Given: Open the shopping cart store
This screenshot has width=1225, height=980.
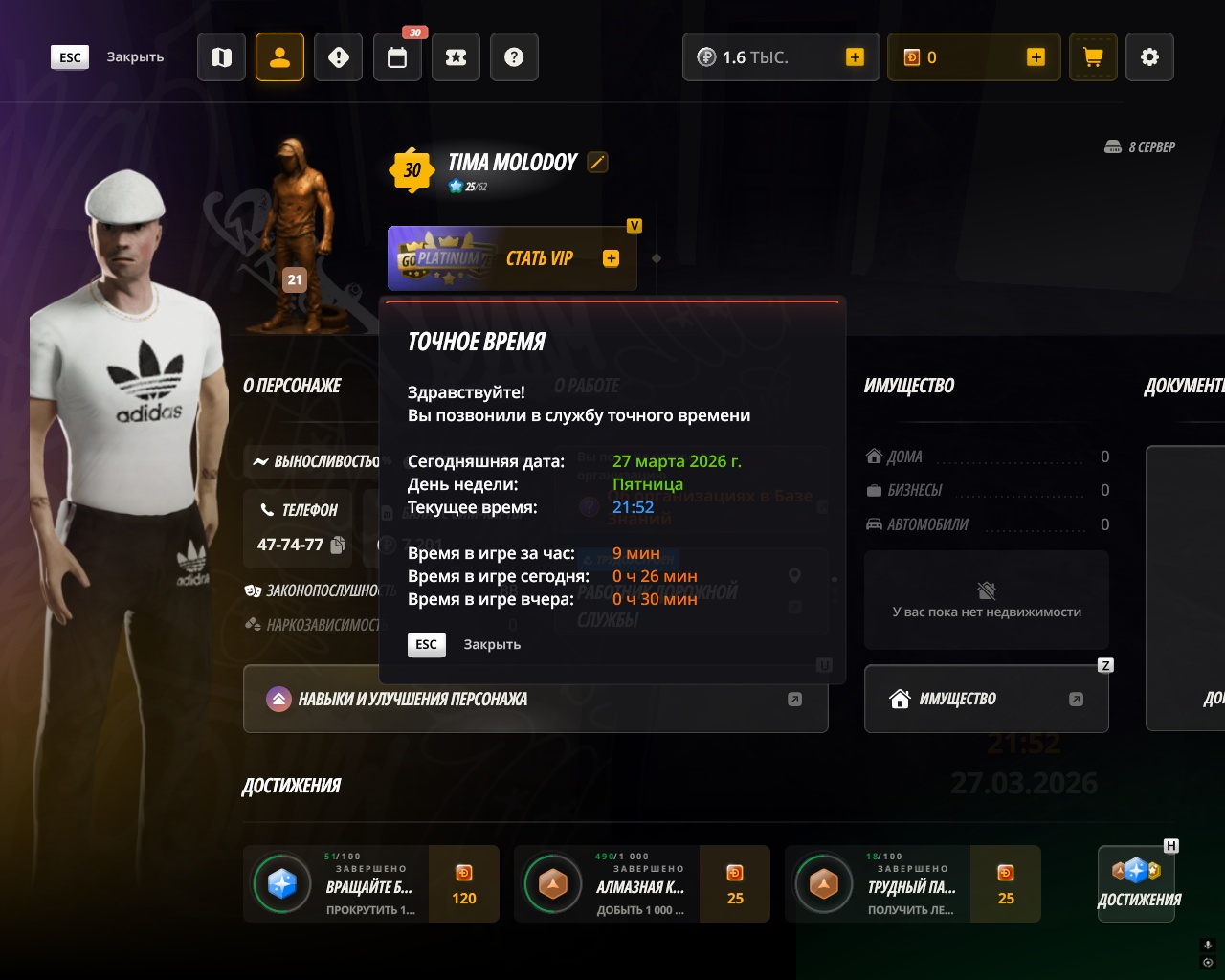Looking at the screenshot, I should tap(1093, 57).
